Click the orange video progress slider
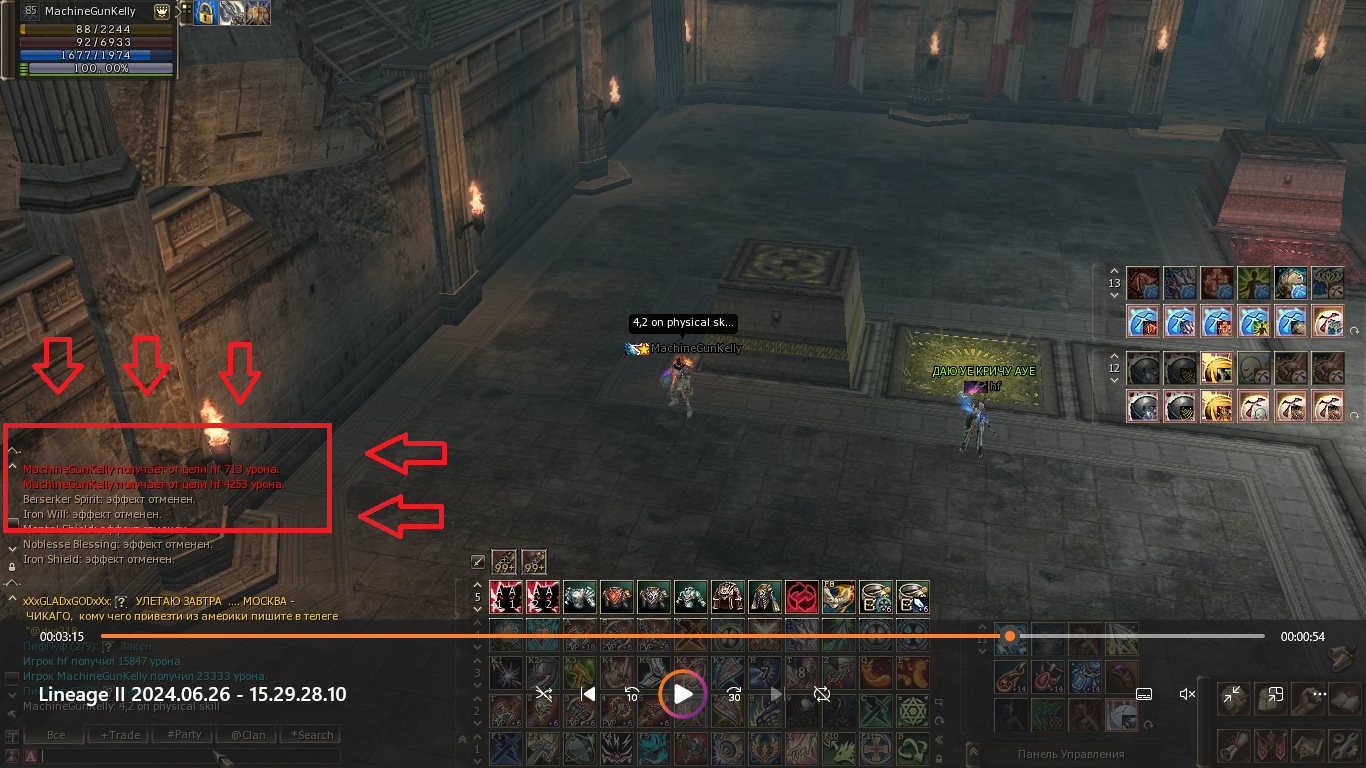1366x768 pixels. click(x=1010, y=636)
